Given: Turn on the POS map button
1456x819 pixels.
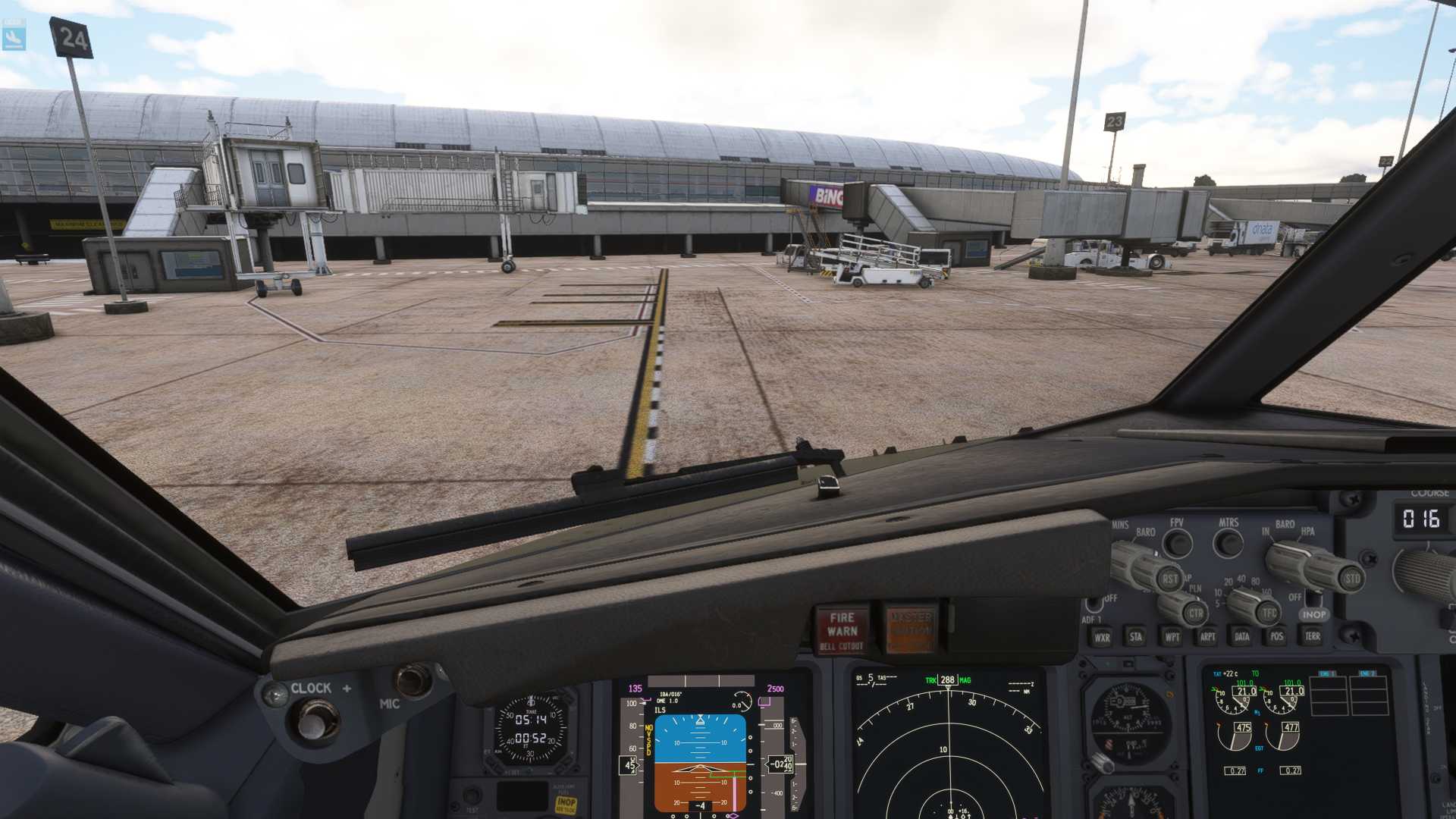Looking at the screenshot, I should coord(1277,637).
